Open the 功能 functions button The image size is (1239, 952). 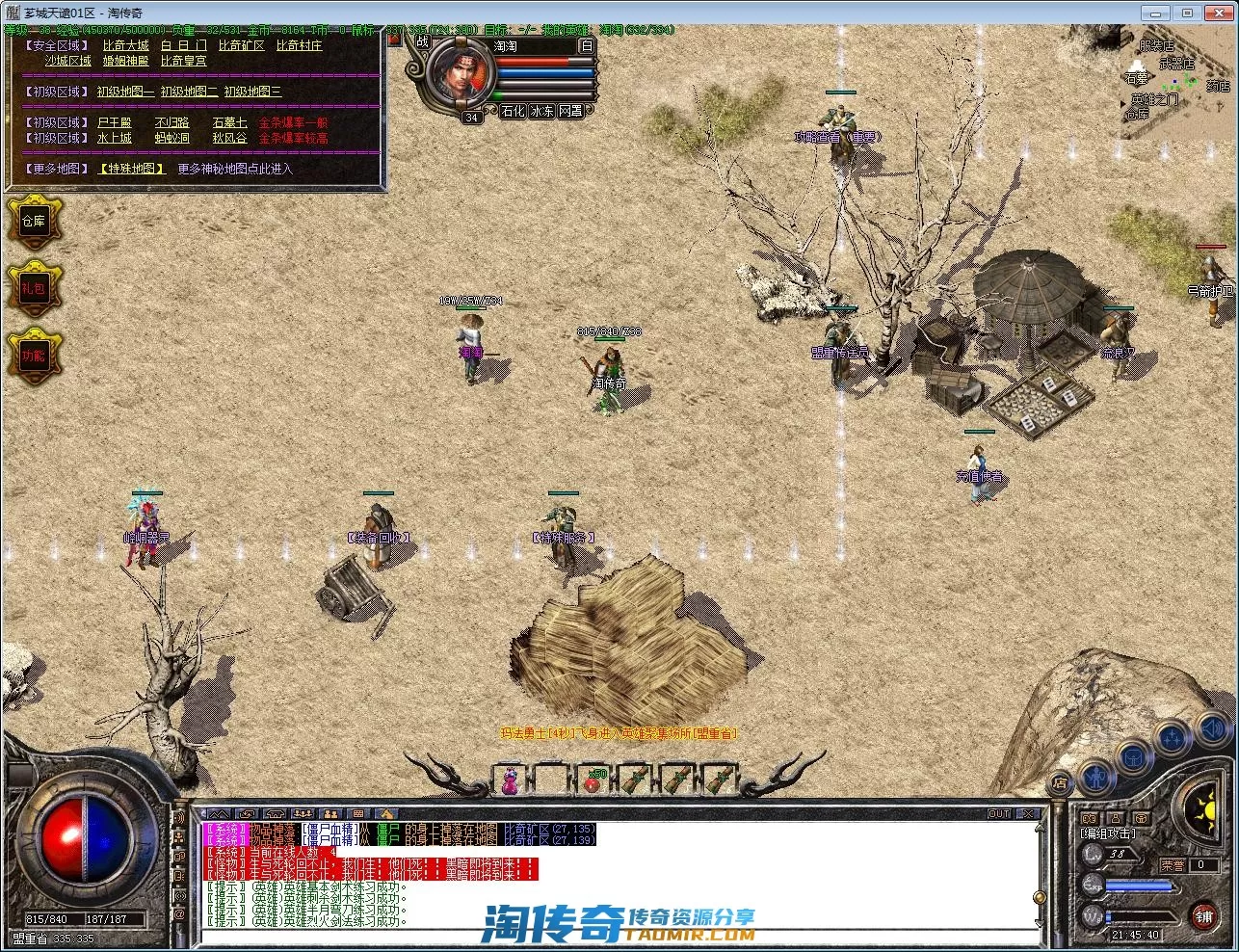click(x=34, y=356)
